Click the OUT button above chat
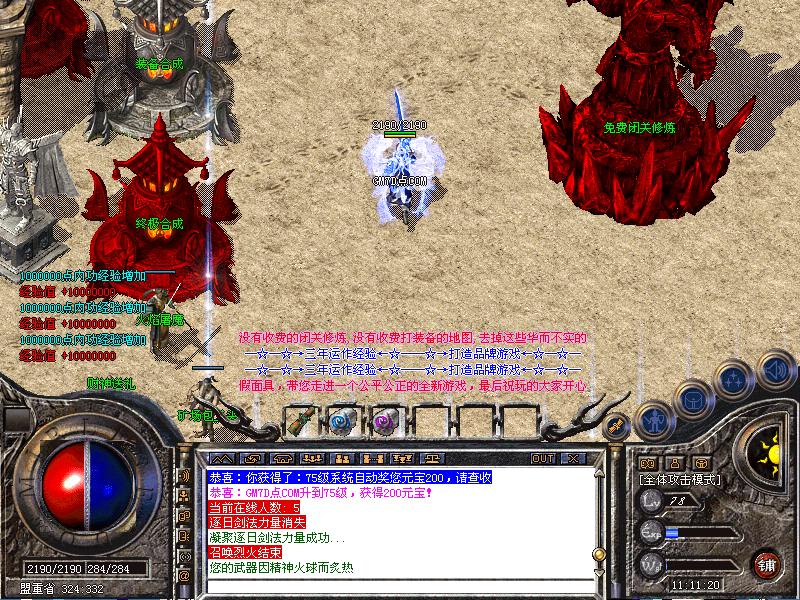 coord(543,458)
